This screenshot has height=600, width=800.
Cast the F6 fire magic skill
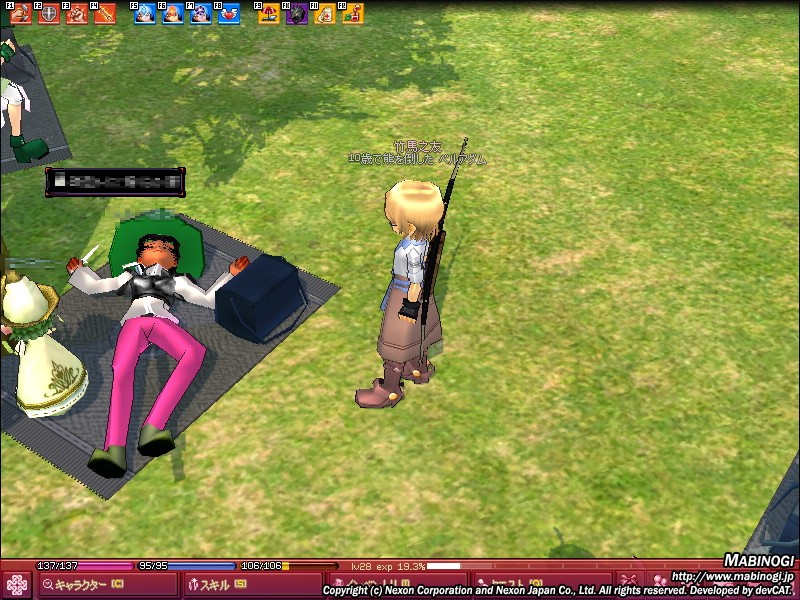172,14
